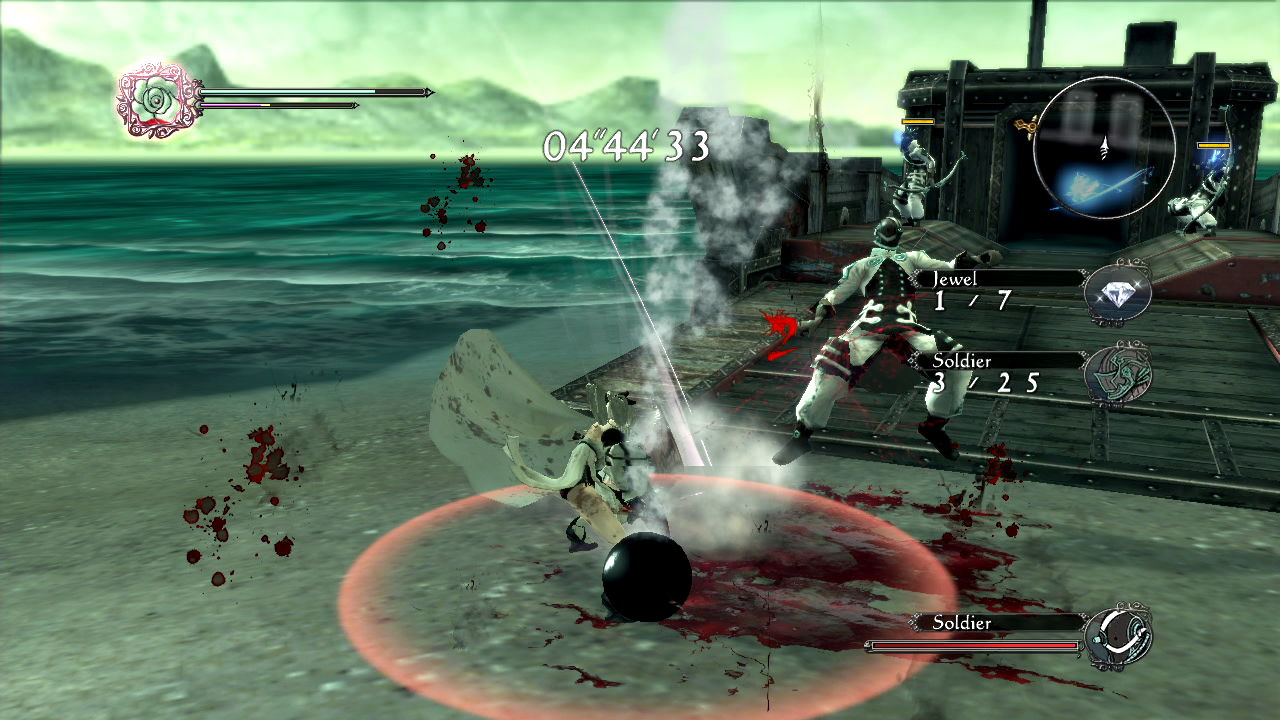Click the targeted Soldier enemy emblem

click(1118, 636)
